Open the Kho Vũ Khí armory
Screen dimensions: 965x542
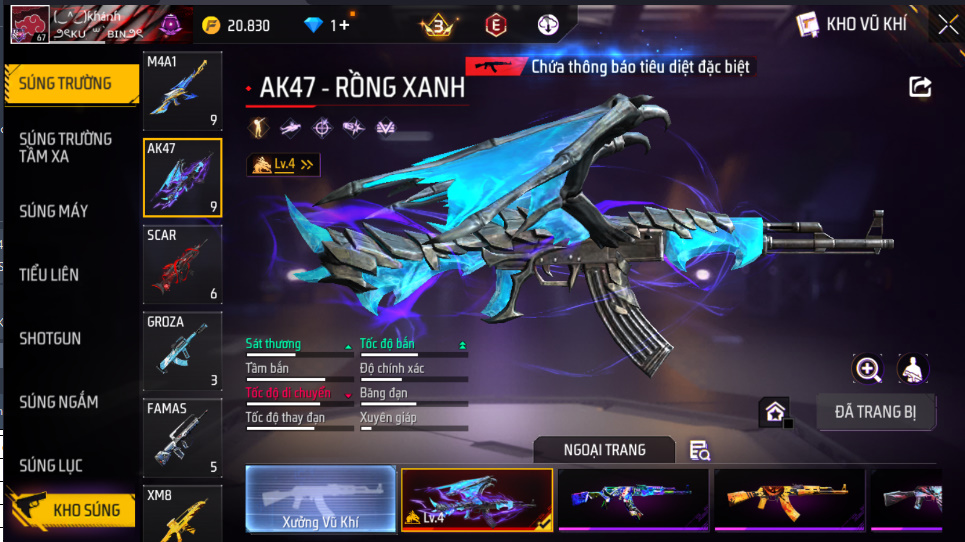click(x=853, y=24)
